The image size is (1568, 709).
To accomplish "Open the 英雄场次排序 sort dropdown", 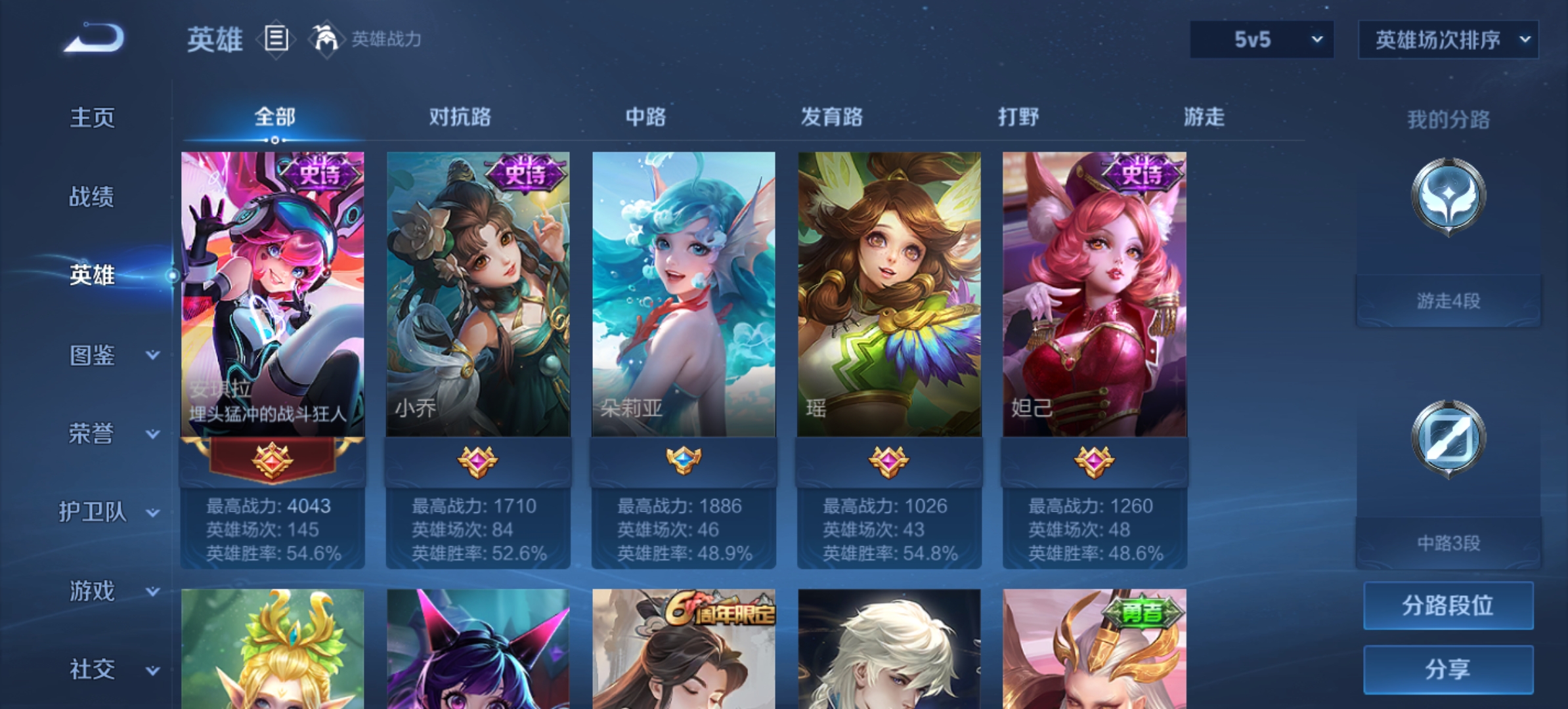I will (1448, 39).
